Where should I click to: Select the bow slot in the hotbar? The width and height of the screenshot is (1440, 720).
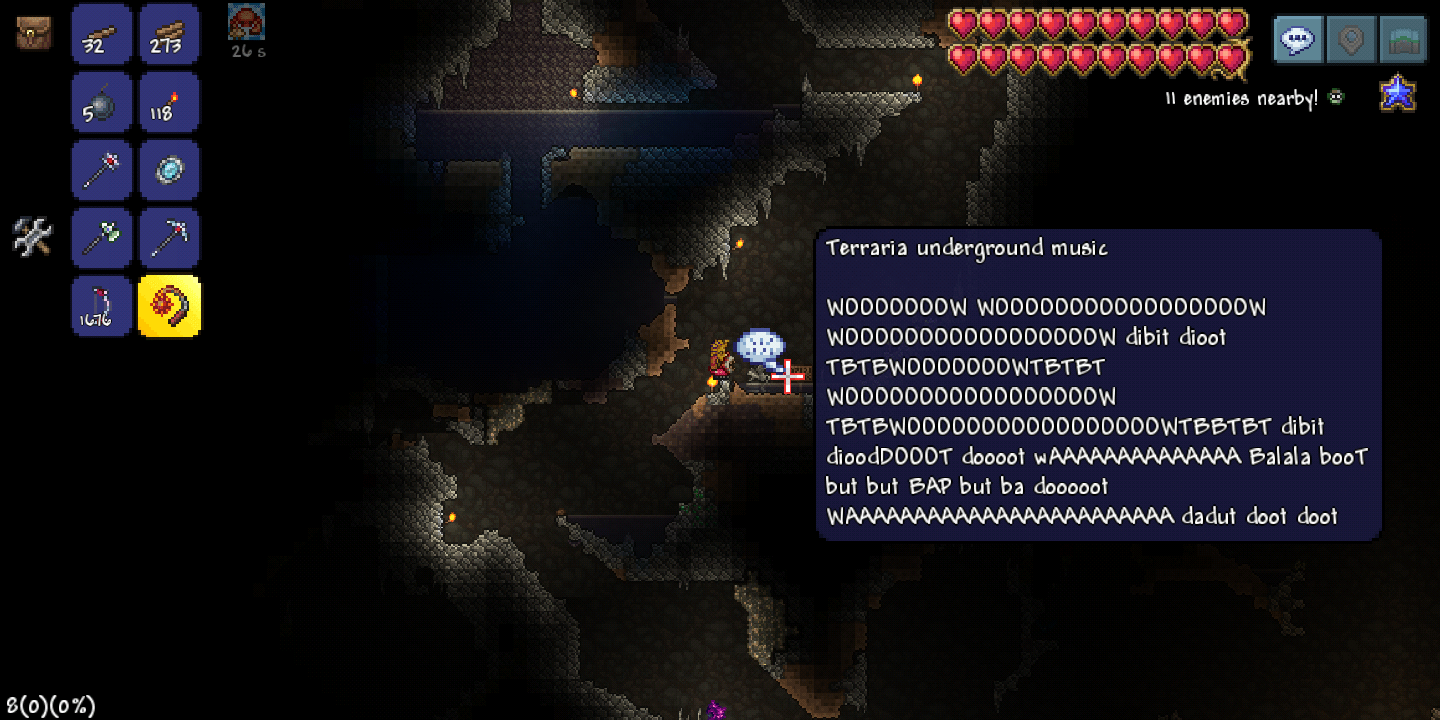101,306
